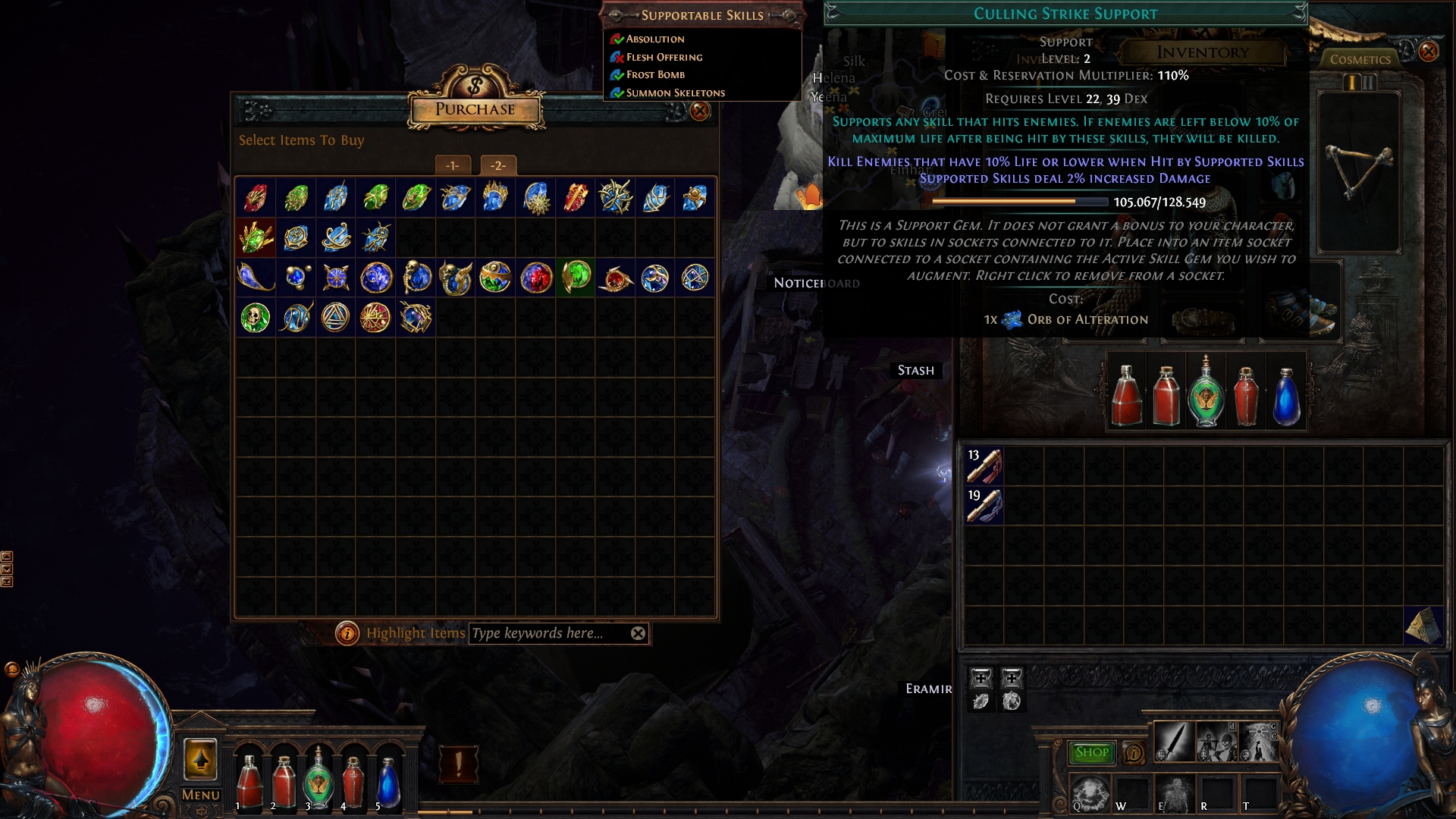Pick the stack of 13 scrolls
Screen dimensions: 1456x819
[984, 466]
